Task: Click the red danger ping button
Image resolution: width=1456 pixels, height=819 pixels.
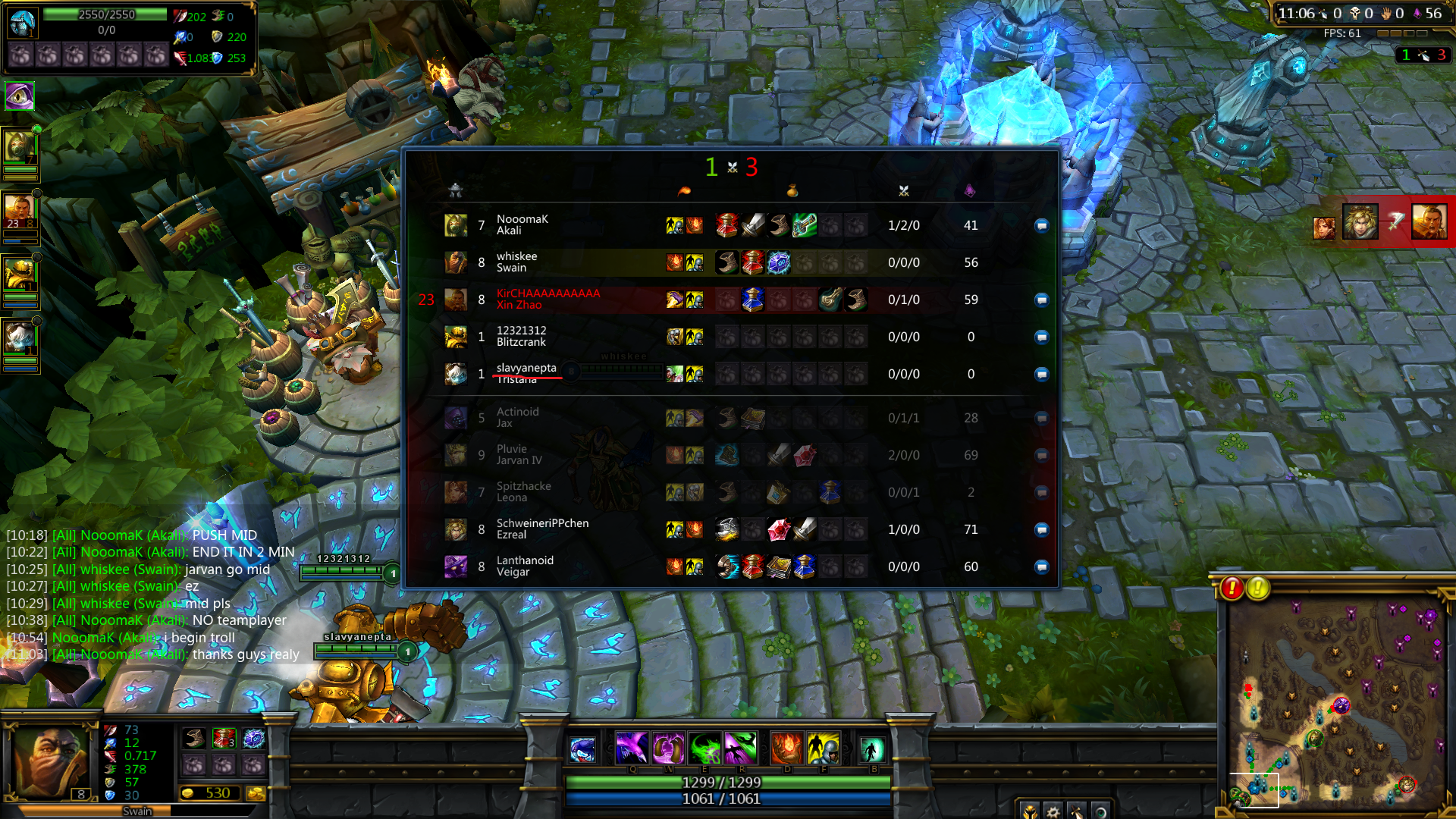Action: pyautogui.click(x=1232, y=588)
